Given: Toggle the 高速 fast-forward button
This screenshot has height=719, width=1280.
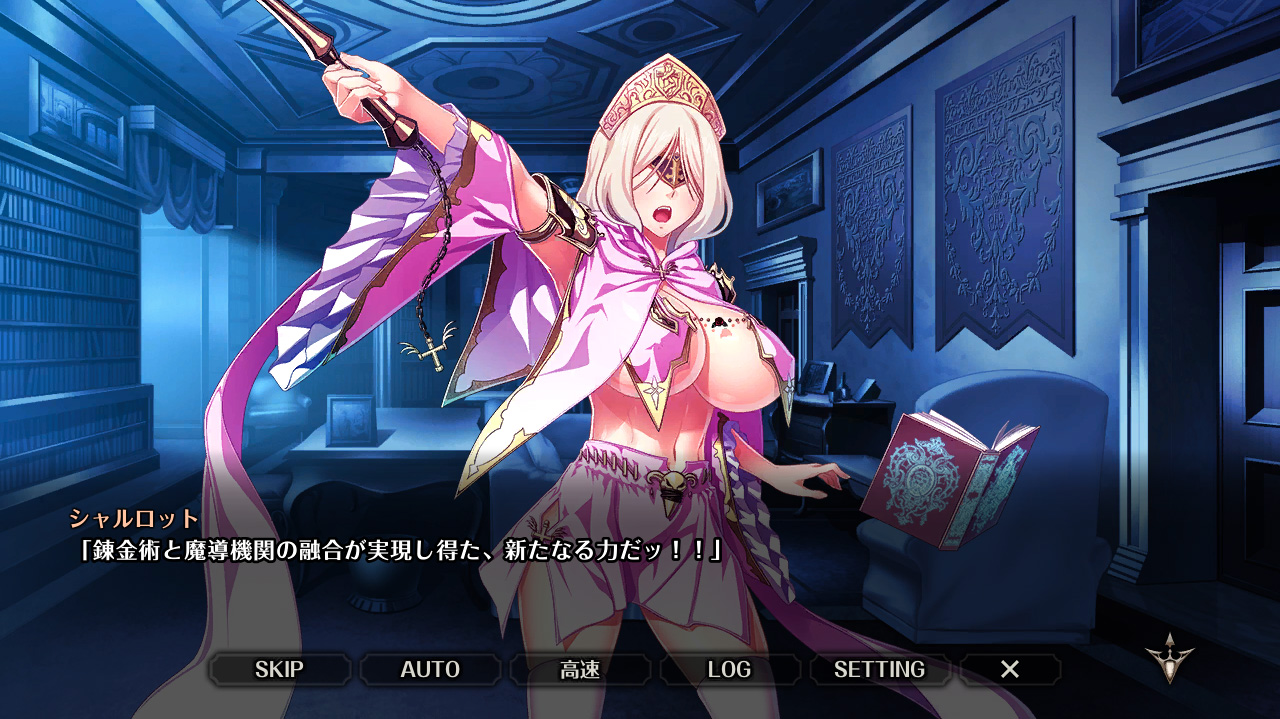Looking at the screenshot, I should pyautogui.click(x=580, y=670).
